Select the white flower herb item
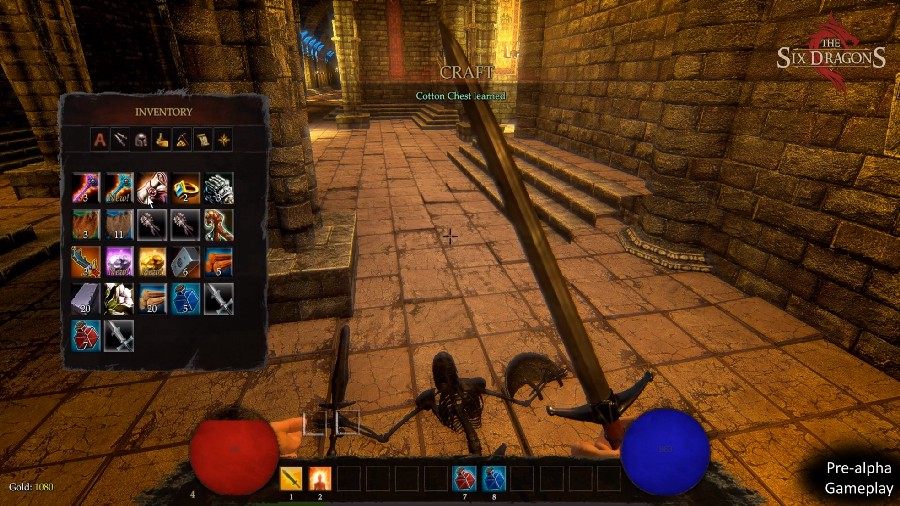Screen dimensions: 900x506 120,298
